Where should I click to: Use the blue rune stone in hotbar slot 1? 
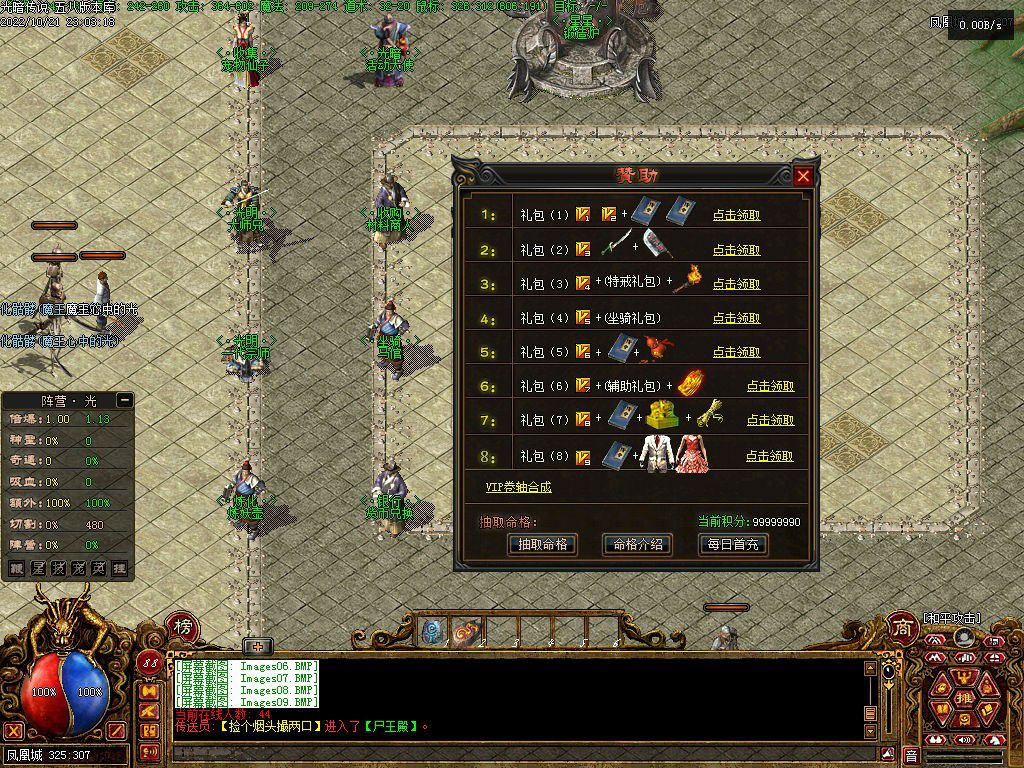(x=432, y=632)
